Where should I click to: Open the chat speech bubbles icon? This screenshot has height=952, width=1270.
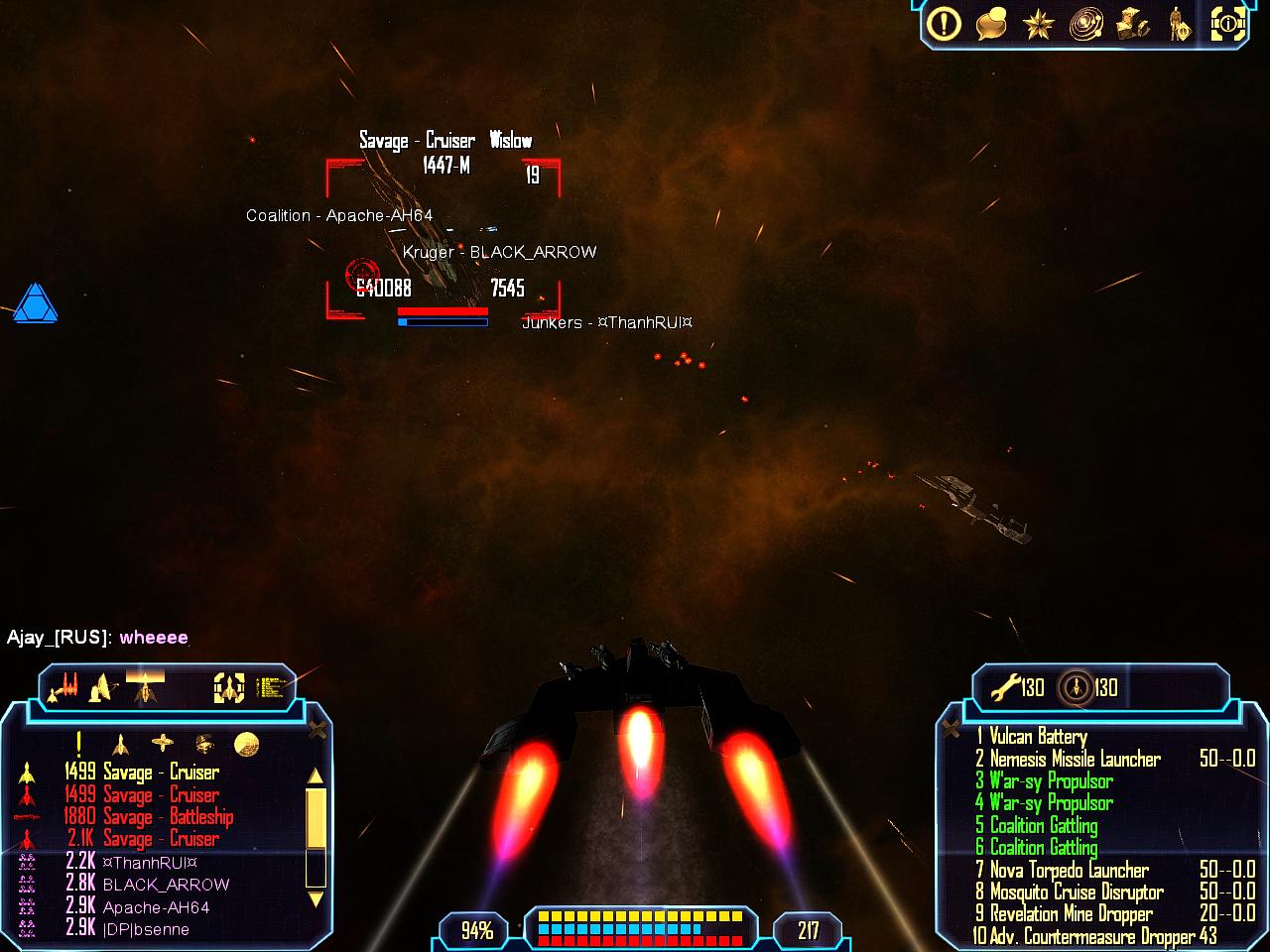click(x=990, y=24)
